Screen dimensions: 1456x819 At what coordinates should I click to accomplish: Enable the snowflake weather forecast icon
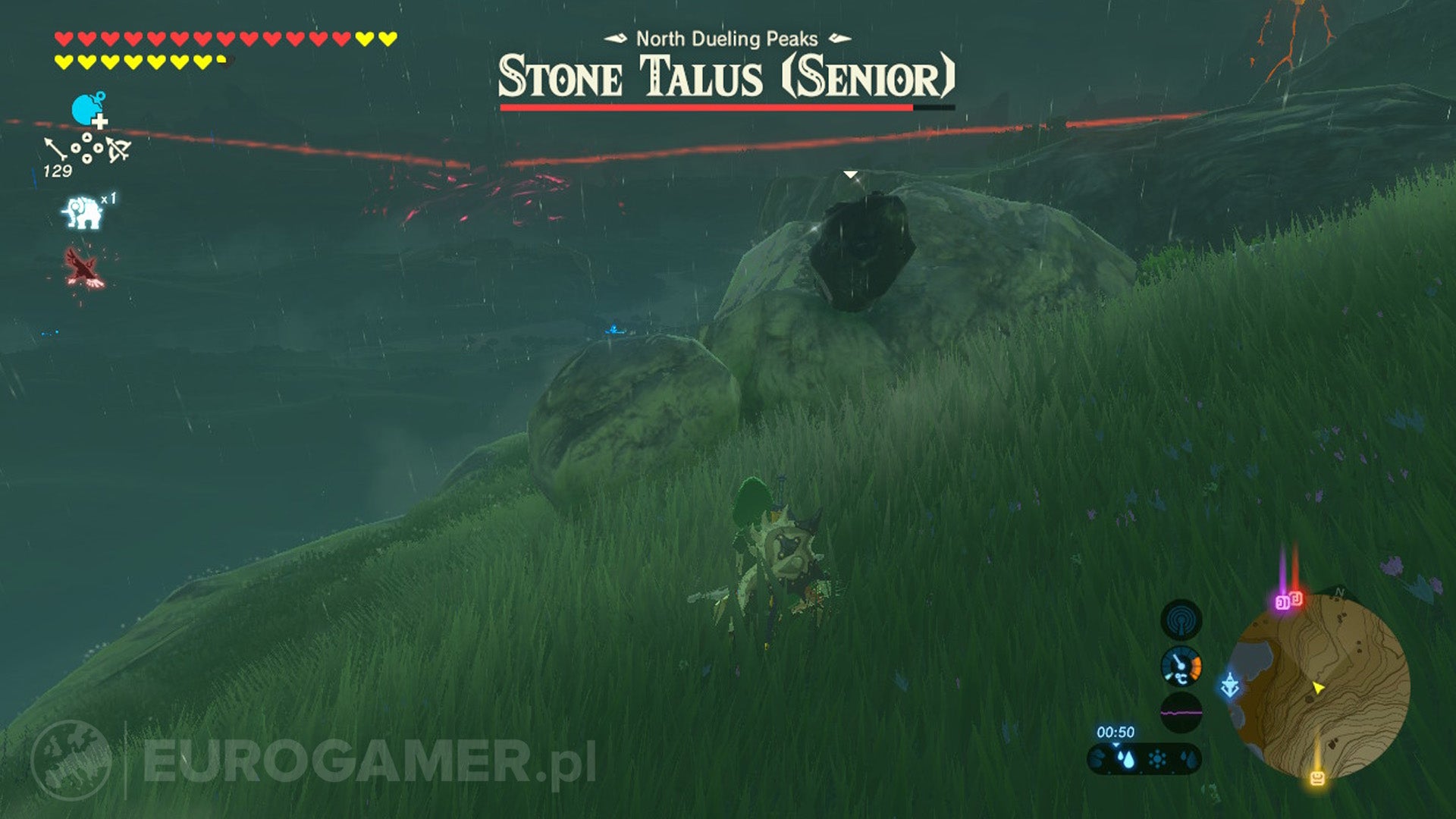(1156, 758)
